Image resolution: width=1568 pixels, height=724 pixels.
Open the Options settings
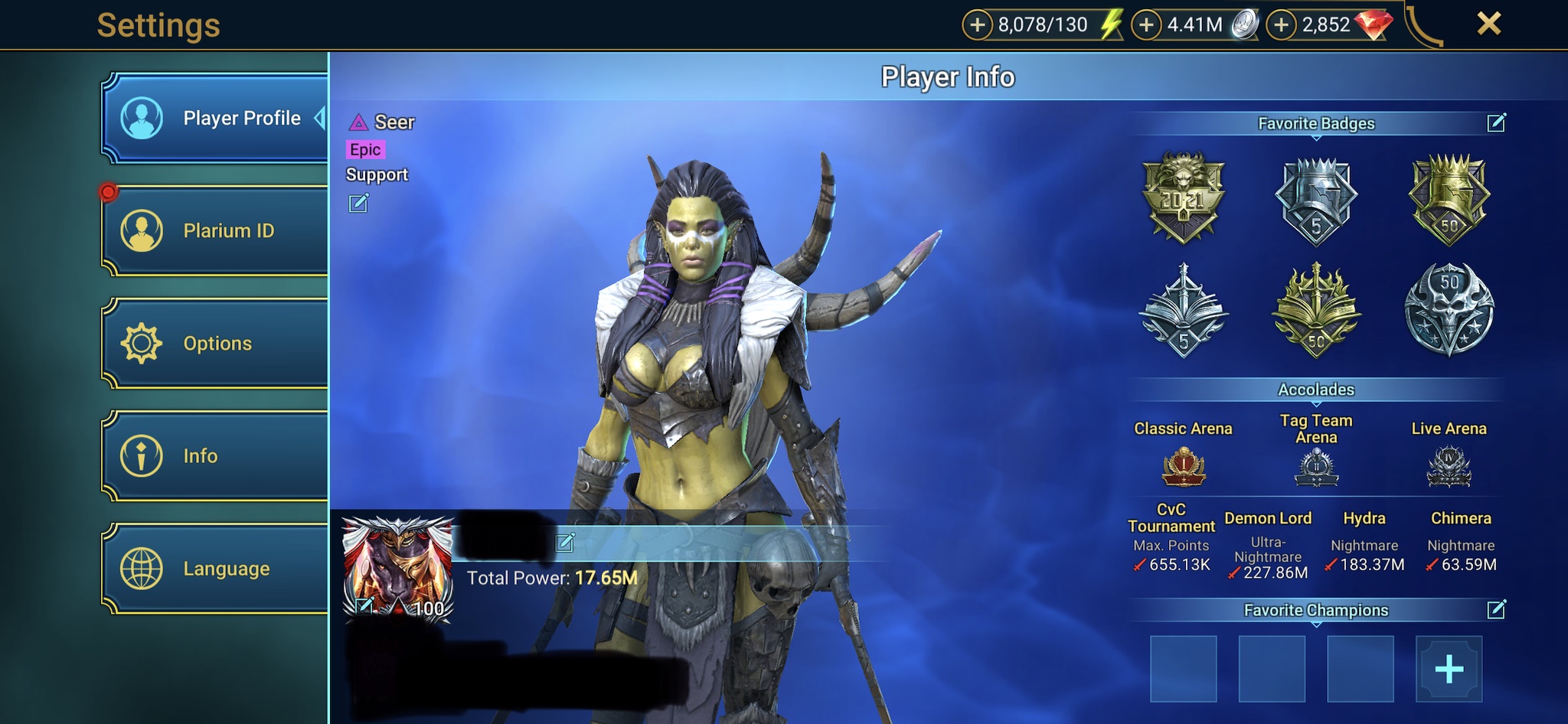pyautogui.click(x=216, y=343)
